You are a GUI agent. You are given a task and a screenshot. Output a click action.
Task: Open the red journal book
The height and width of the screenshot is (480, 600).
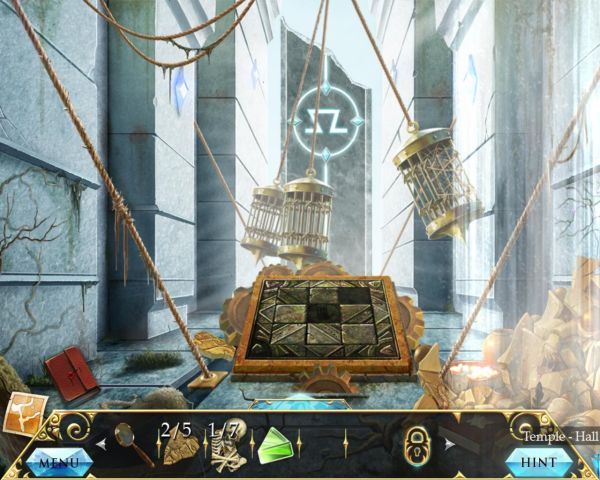pyautogui.click(x=71, y=370)
